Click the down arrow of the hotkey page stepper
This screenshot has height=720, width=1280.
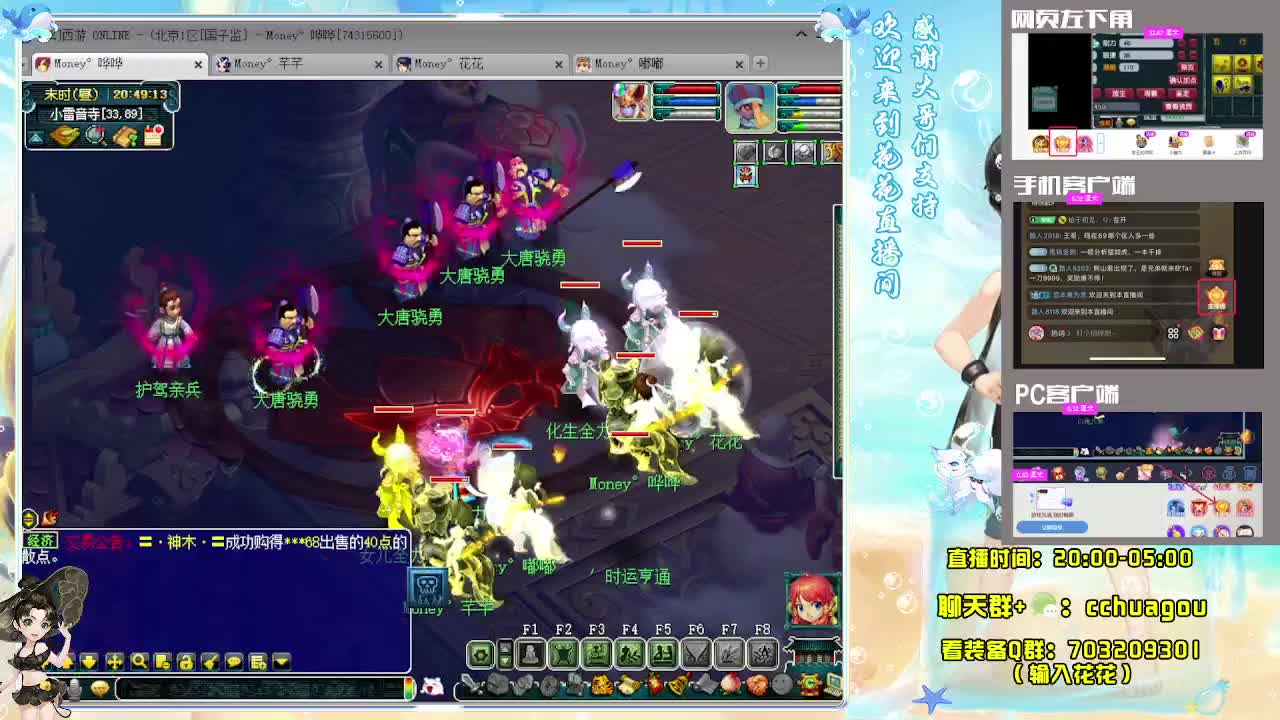tap(506, 660)
